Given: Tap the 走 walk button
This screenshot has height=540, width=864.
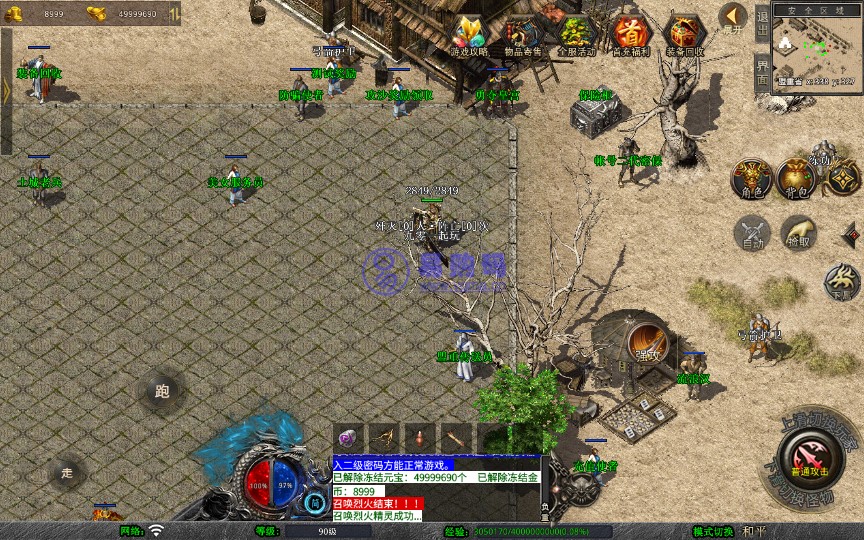Looking at the screenshot, I should tap(68, 472).
